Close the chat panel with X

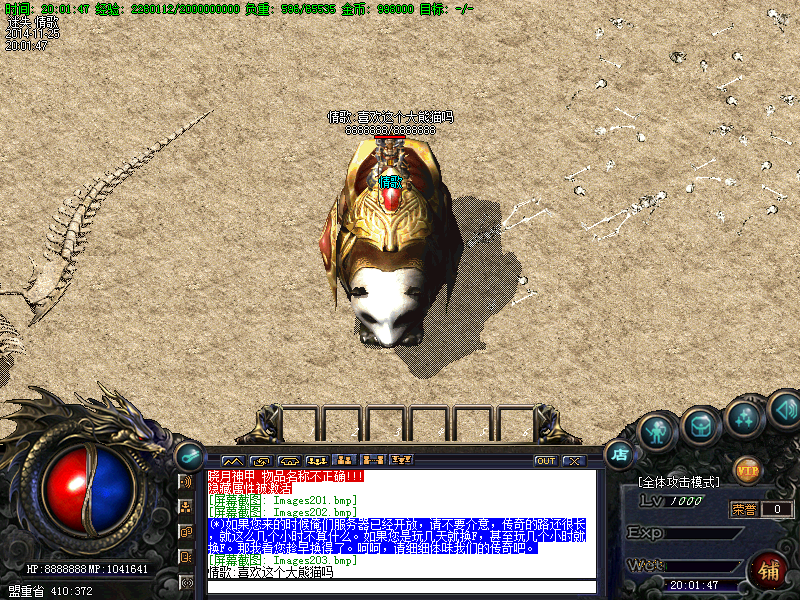click(573, 461)
